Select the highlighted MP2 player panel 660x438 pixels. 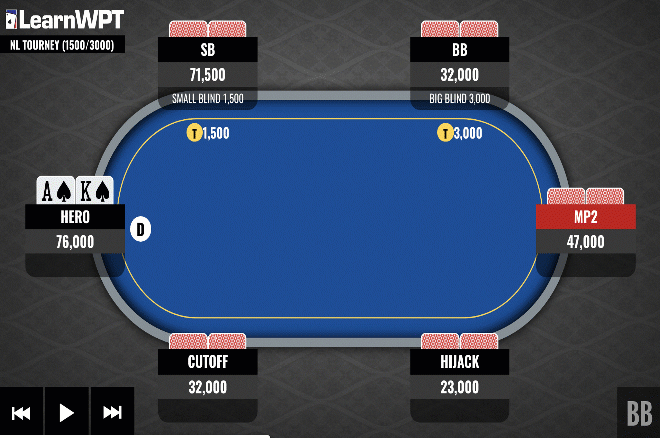click(586, 229)
